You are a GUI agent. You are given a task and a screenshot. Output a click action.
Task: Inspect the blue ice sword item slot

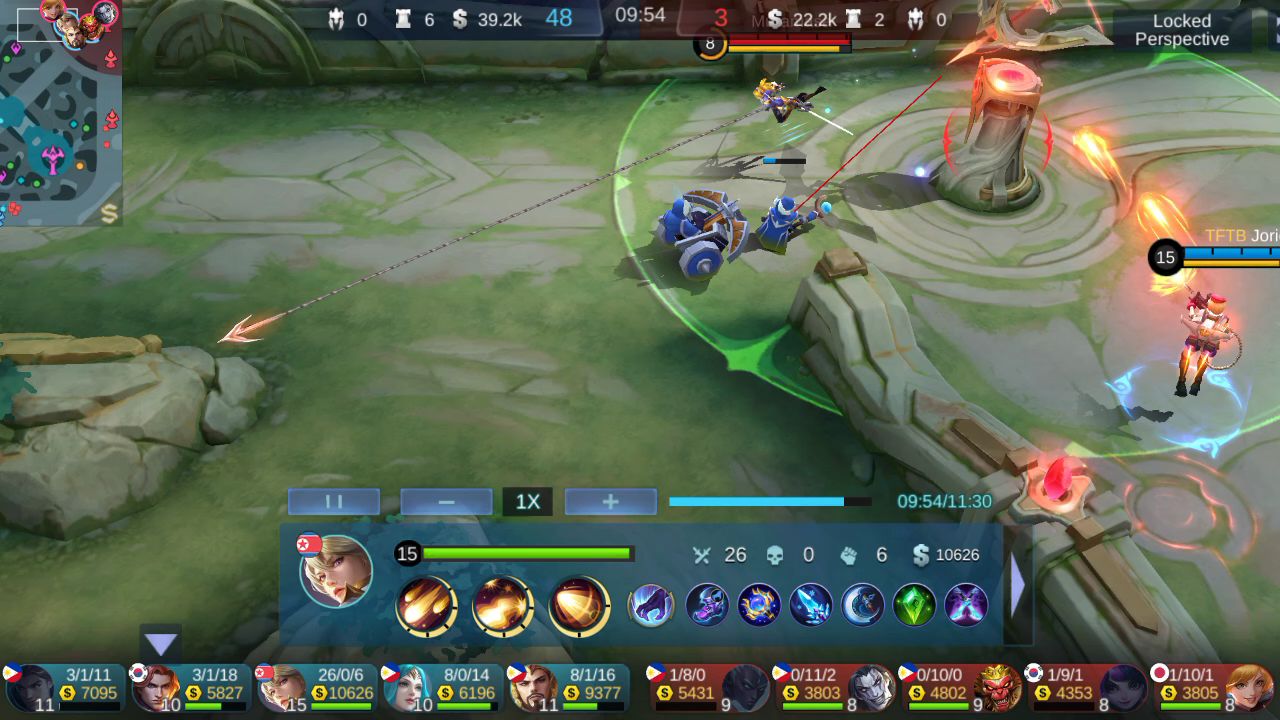(x=811, y=605)
